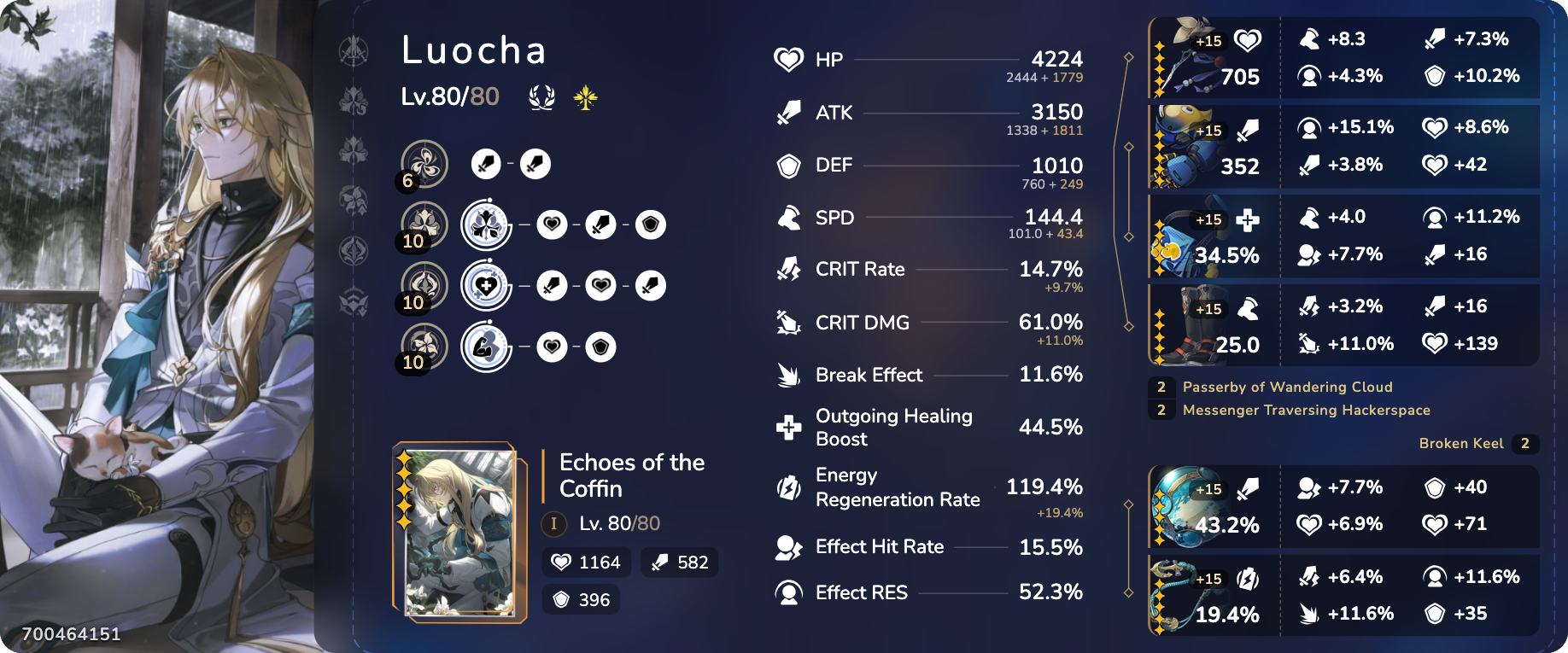Select the Talent skill icon at level 10
Screen dimensions: 1568x653
tap(486, 347)
